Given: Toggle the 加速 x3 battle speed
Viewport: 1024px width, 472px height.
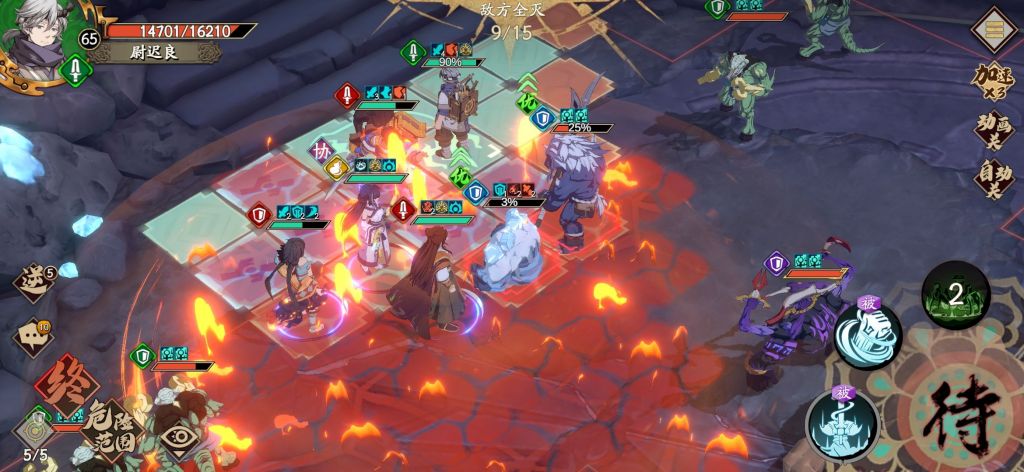Looking at the screenshot, I should coord(996,82).
